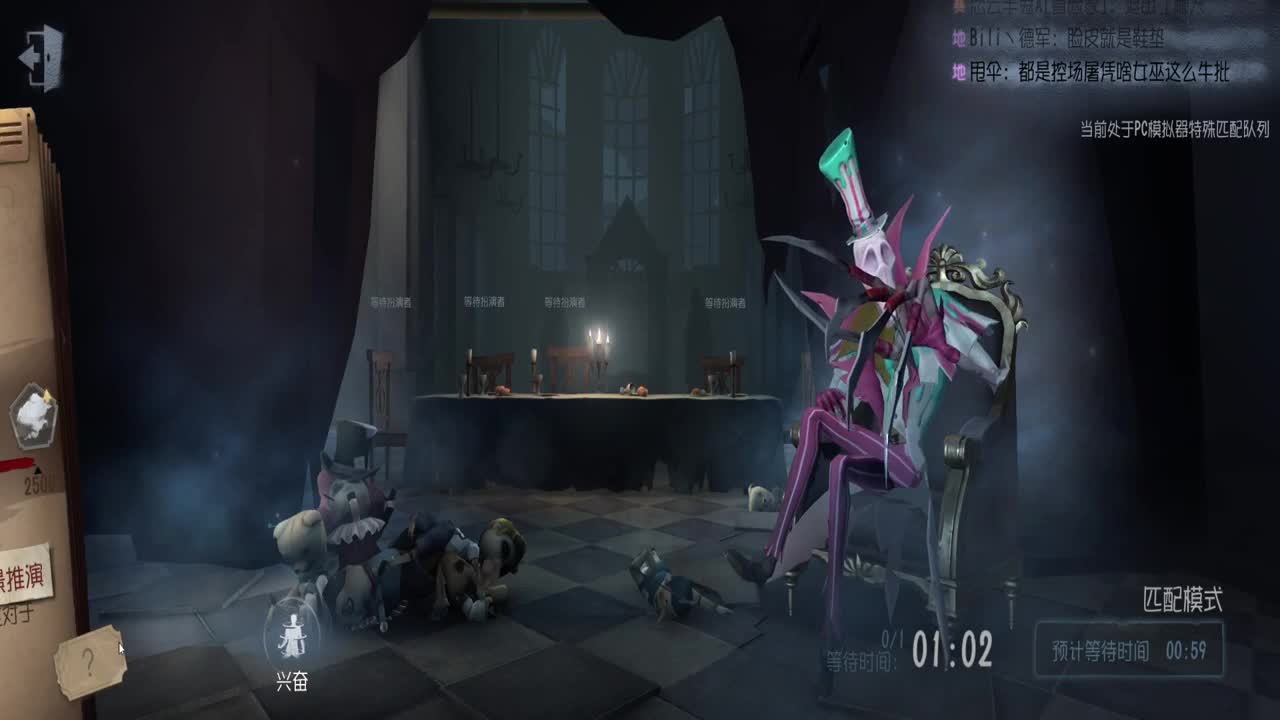Open the chat message feed
The image size is (1280, 720).
[x=1090, y=40]
